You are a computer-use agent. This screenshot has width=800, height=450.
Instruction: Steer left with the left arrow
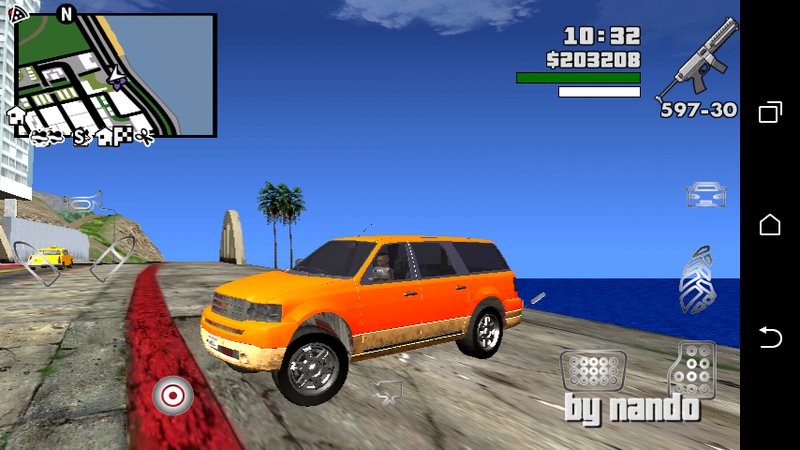point(42,260)
